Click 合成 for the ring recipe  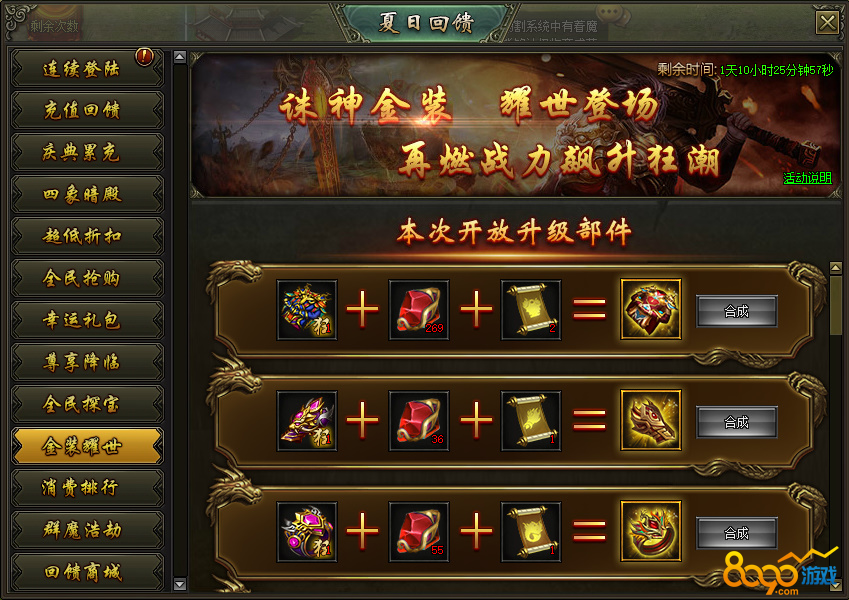(736, 533)
